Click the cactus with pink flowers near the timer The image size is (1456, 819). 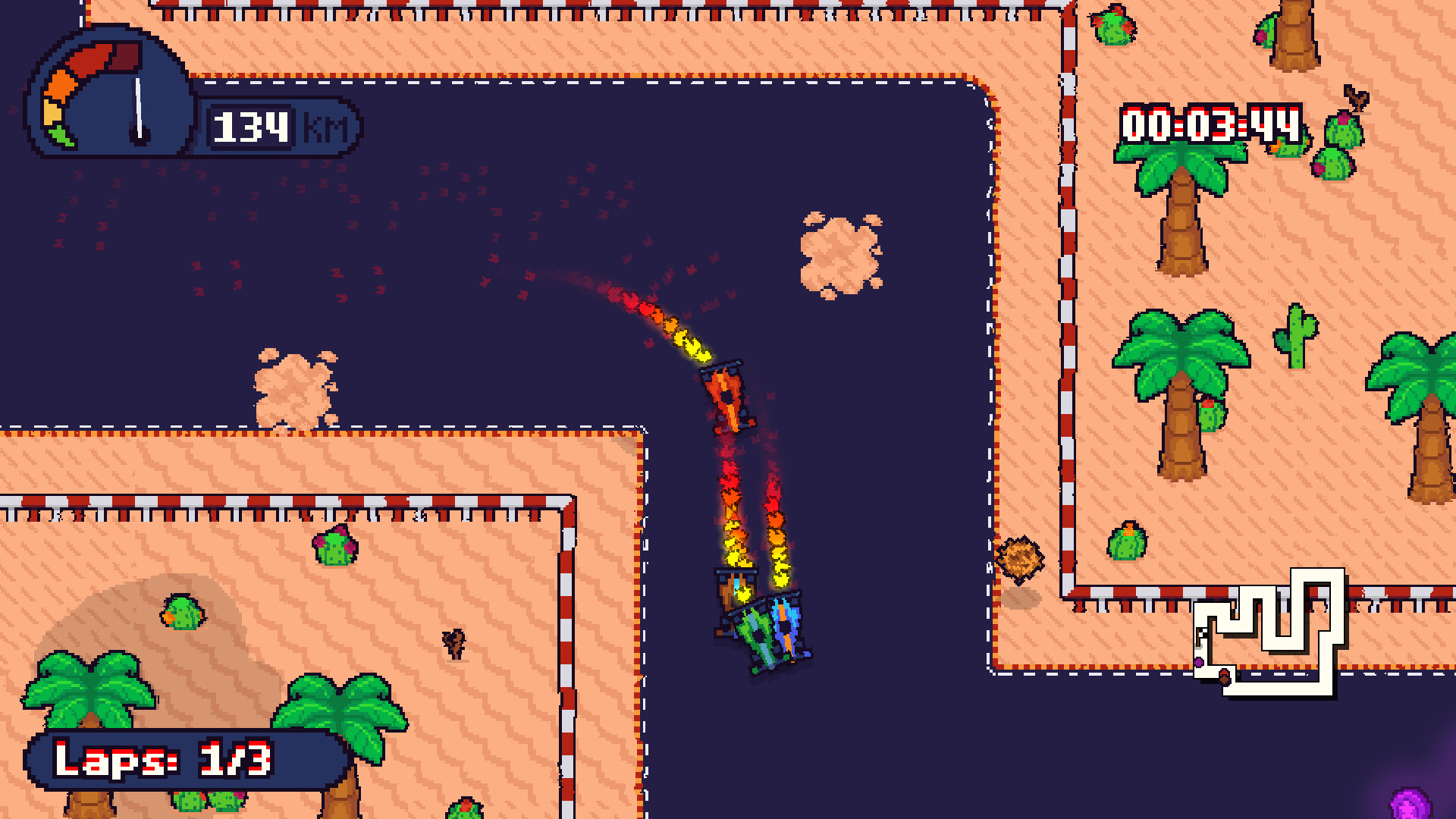[x=1344, y=130]
